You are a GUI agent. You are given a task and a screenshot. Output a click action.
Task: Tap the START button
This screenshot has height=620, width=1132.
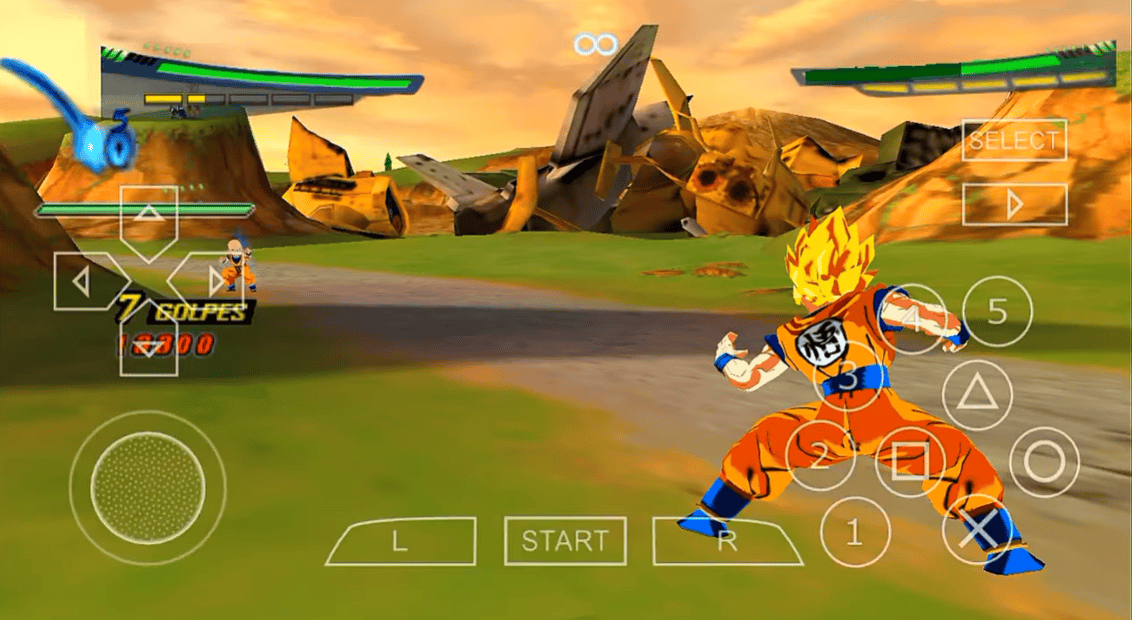coord(565,541)
